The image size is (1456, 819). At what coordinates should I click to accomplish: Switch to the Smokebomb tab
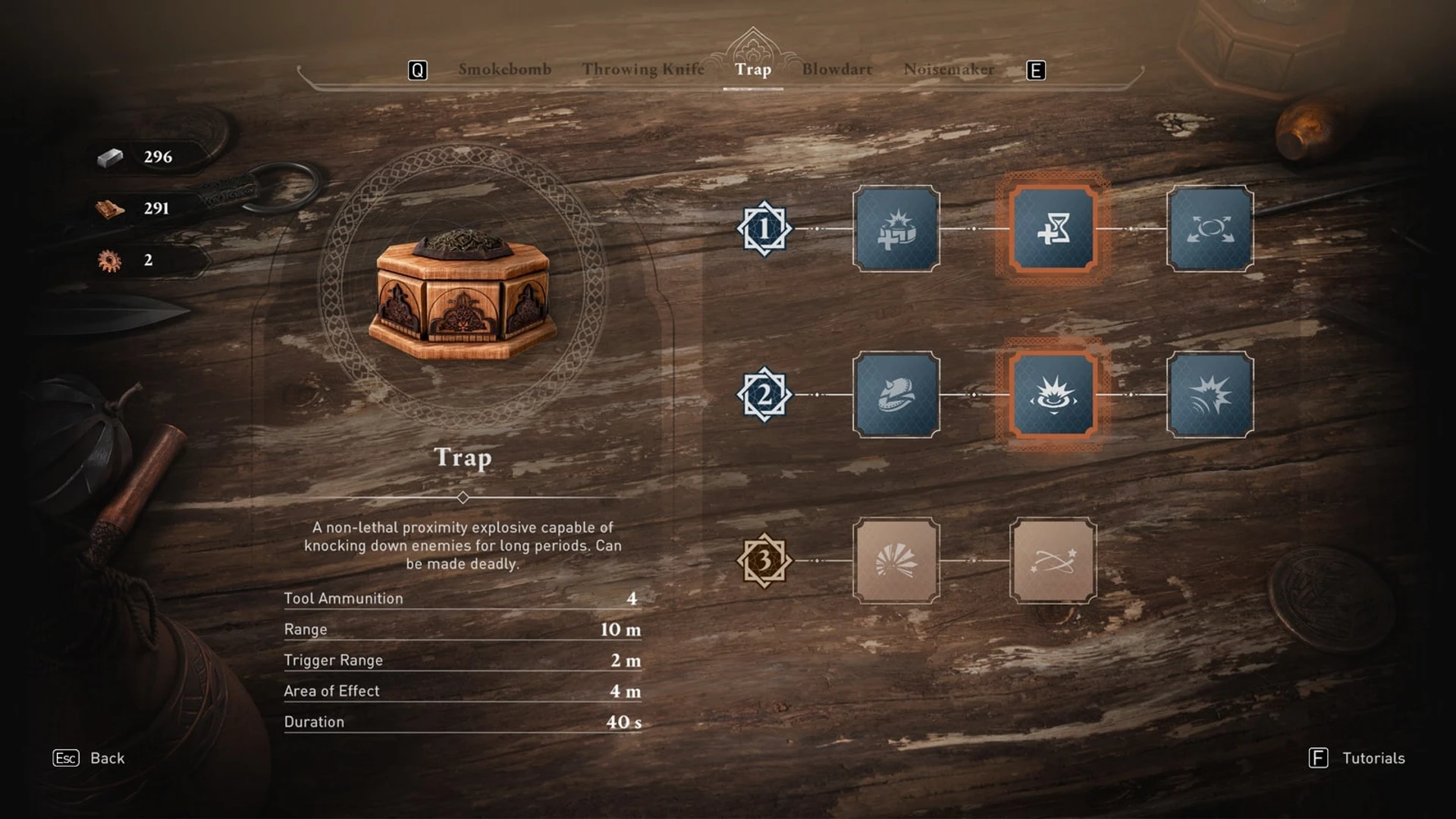pos(504,70)
